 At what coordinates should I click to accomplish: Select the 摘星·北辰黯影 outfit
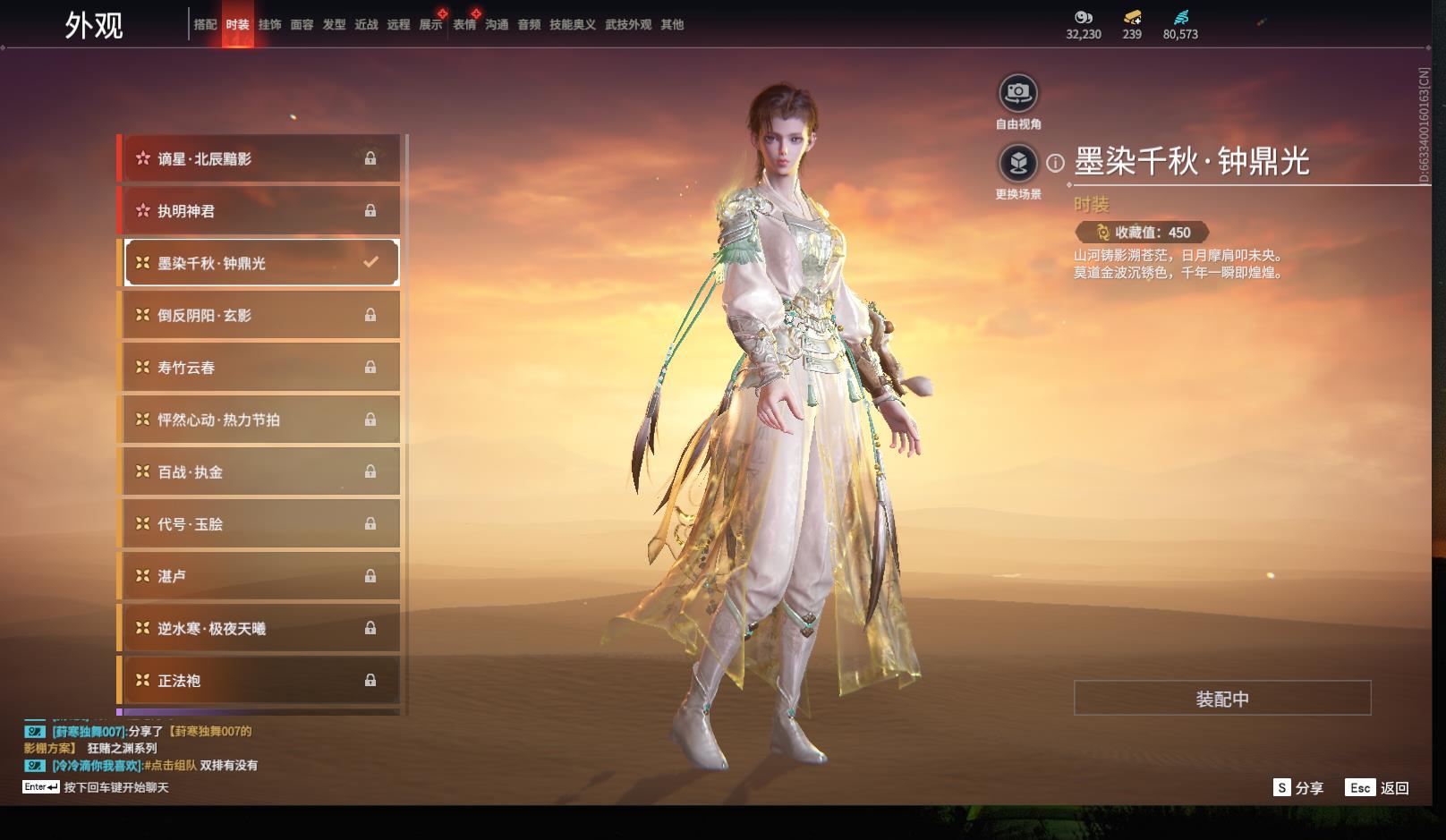(x=259, y=158)
